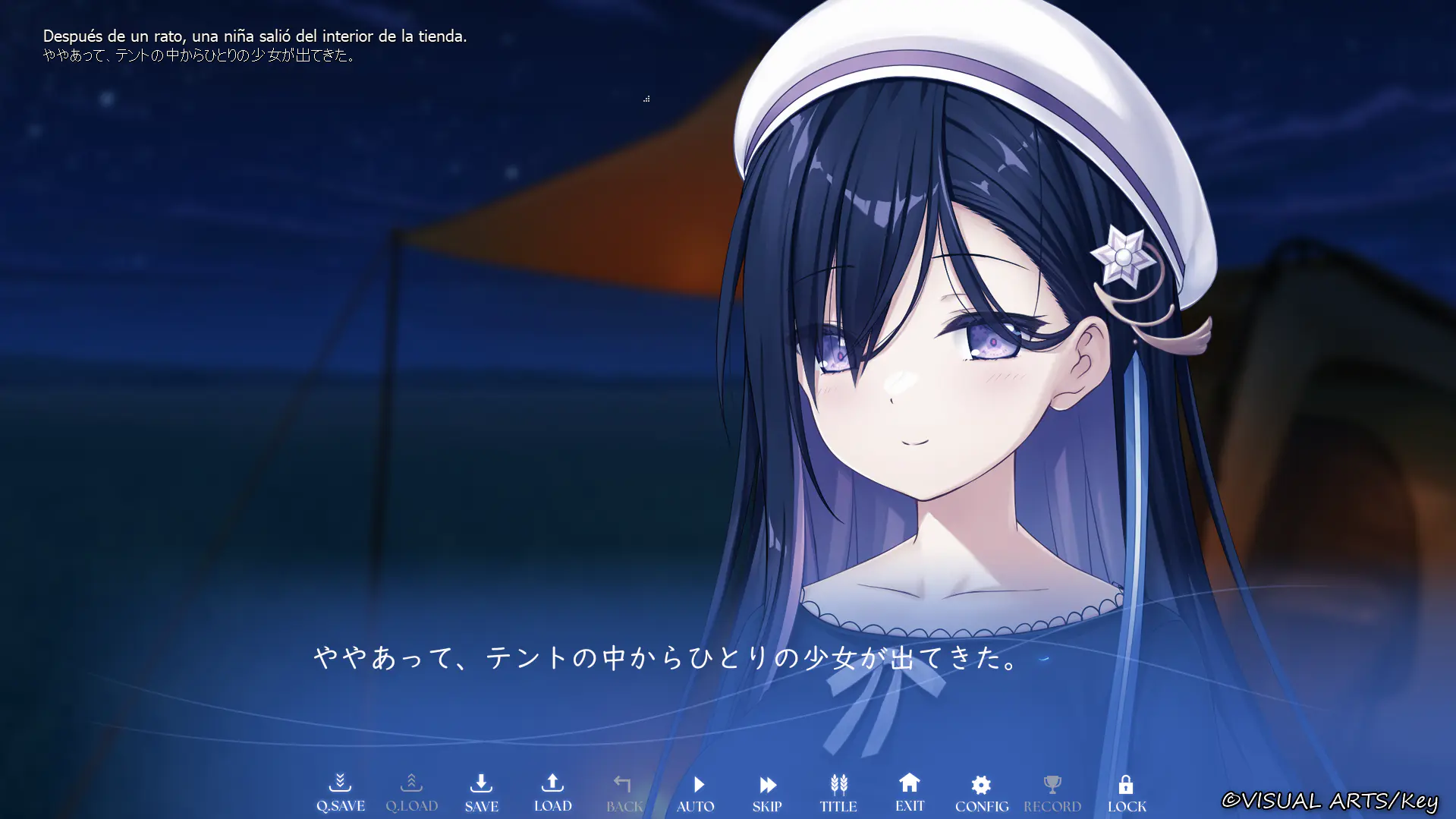Open the RECORD trophy menu
Image resolution: width=1456 pixels, height=819 pixels.
pyautogui.click(x=1052, y=792)
